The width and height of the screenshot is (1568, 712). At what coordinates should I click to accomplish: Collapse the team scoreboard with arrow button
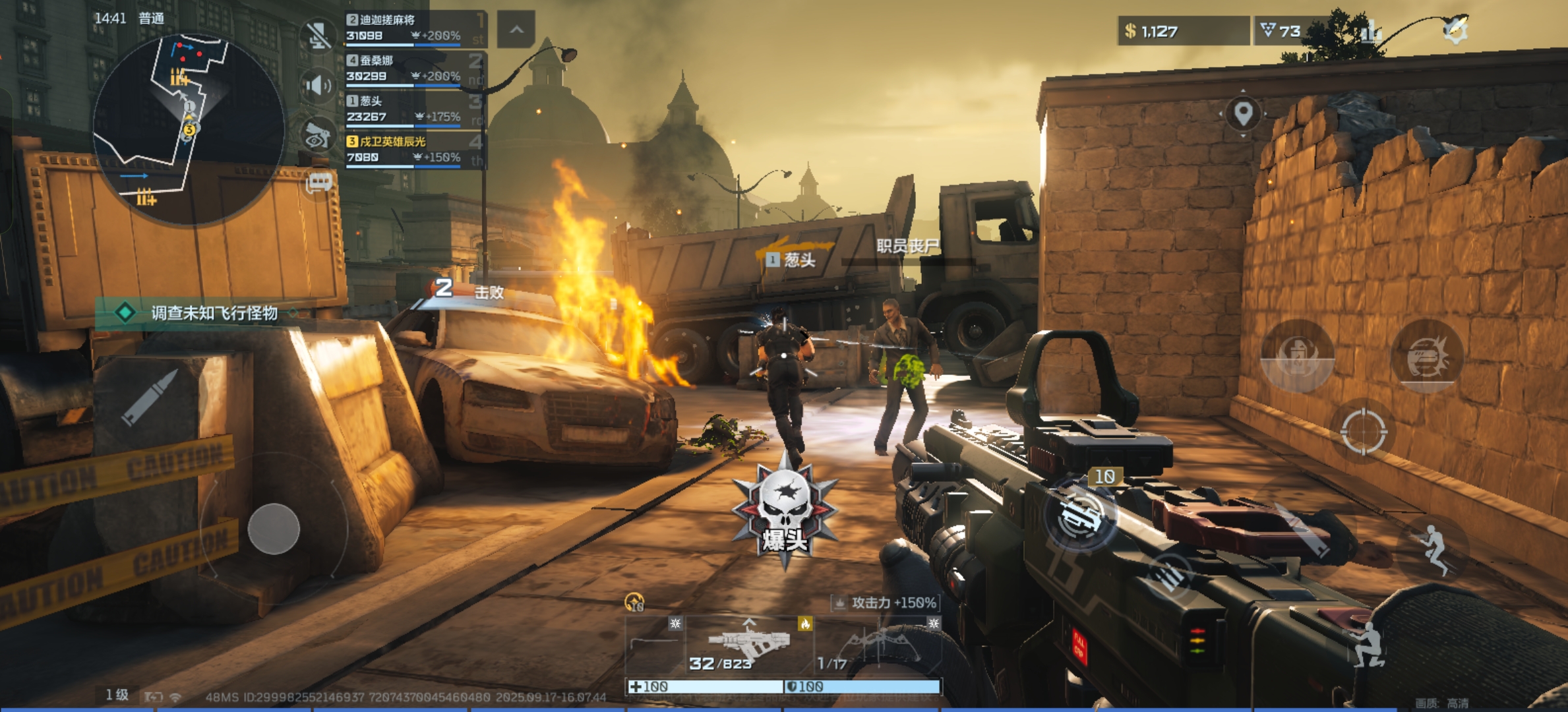[516, 30]
